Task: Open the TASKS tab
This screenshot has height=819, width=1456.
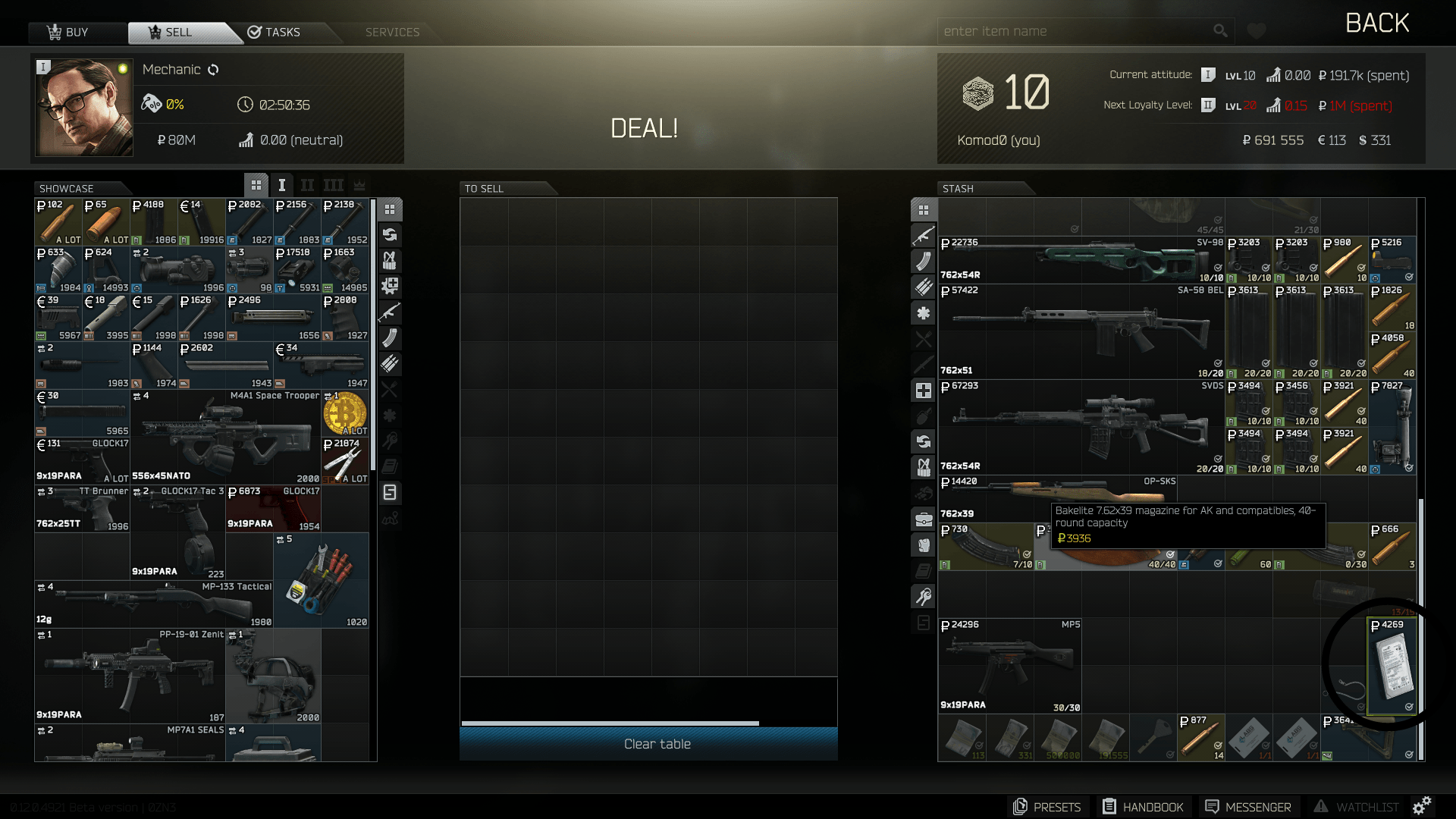Action: click(x=281, y=32)
